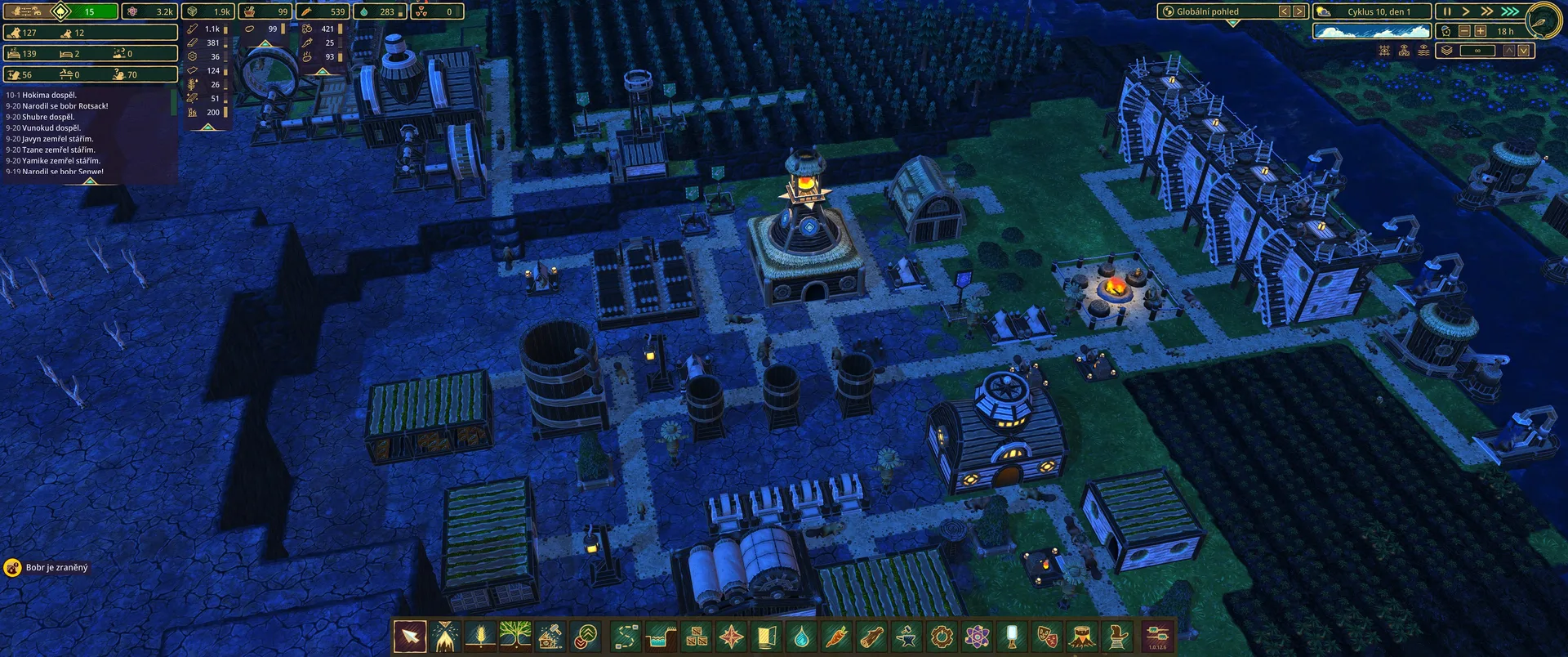Collapse the event log with its arrow

click(x=90, y=181)
